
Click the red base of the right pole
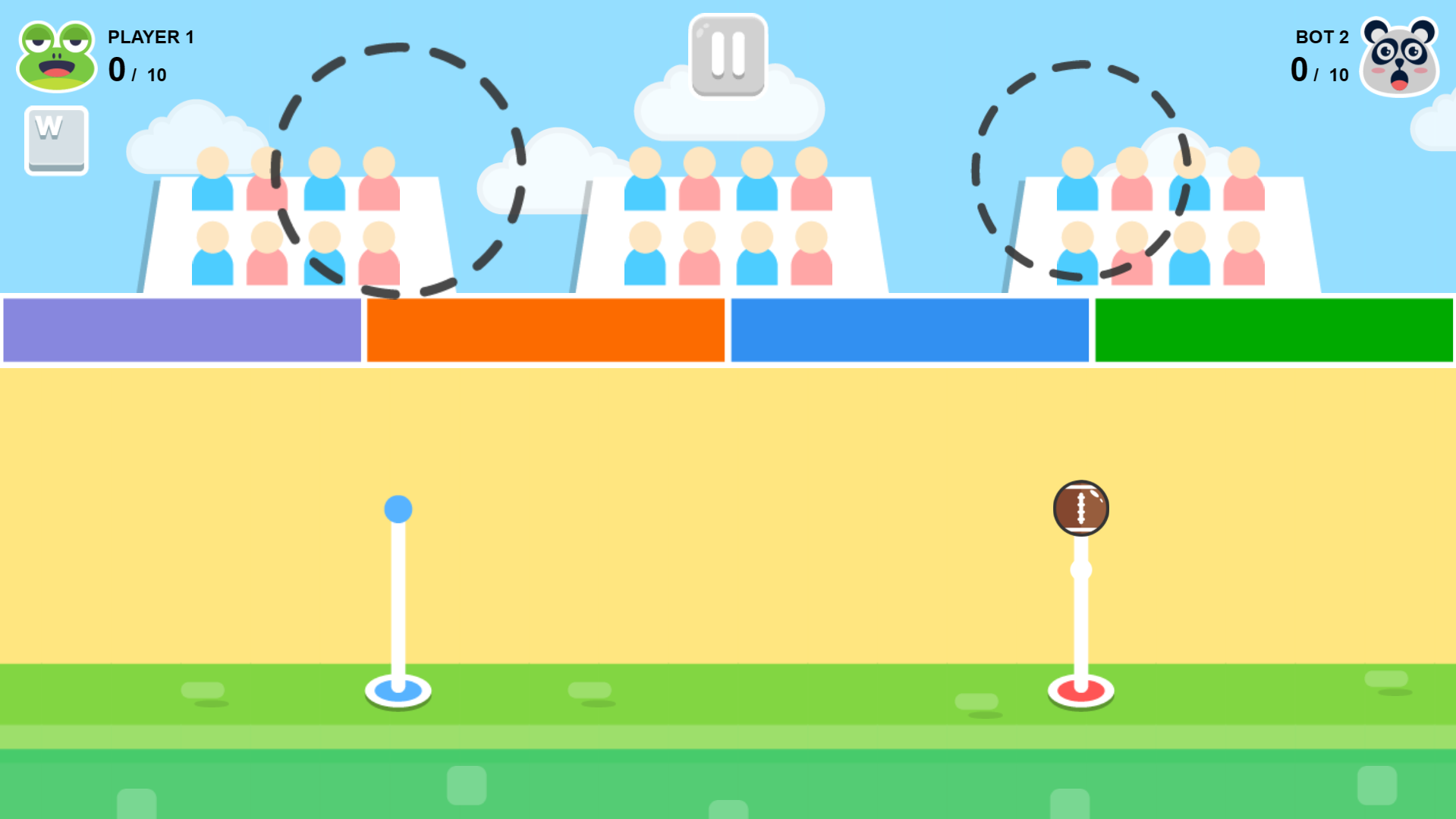coord(1080,691)
